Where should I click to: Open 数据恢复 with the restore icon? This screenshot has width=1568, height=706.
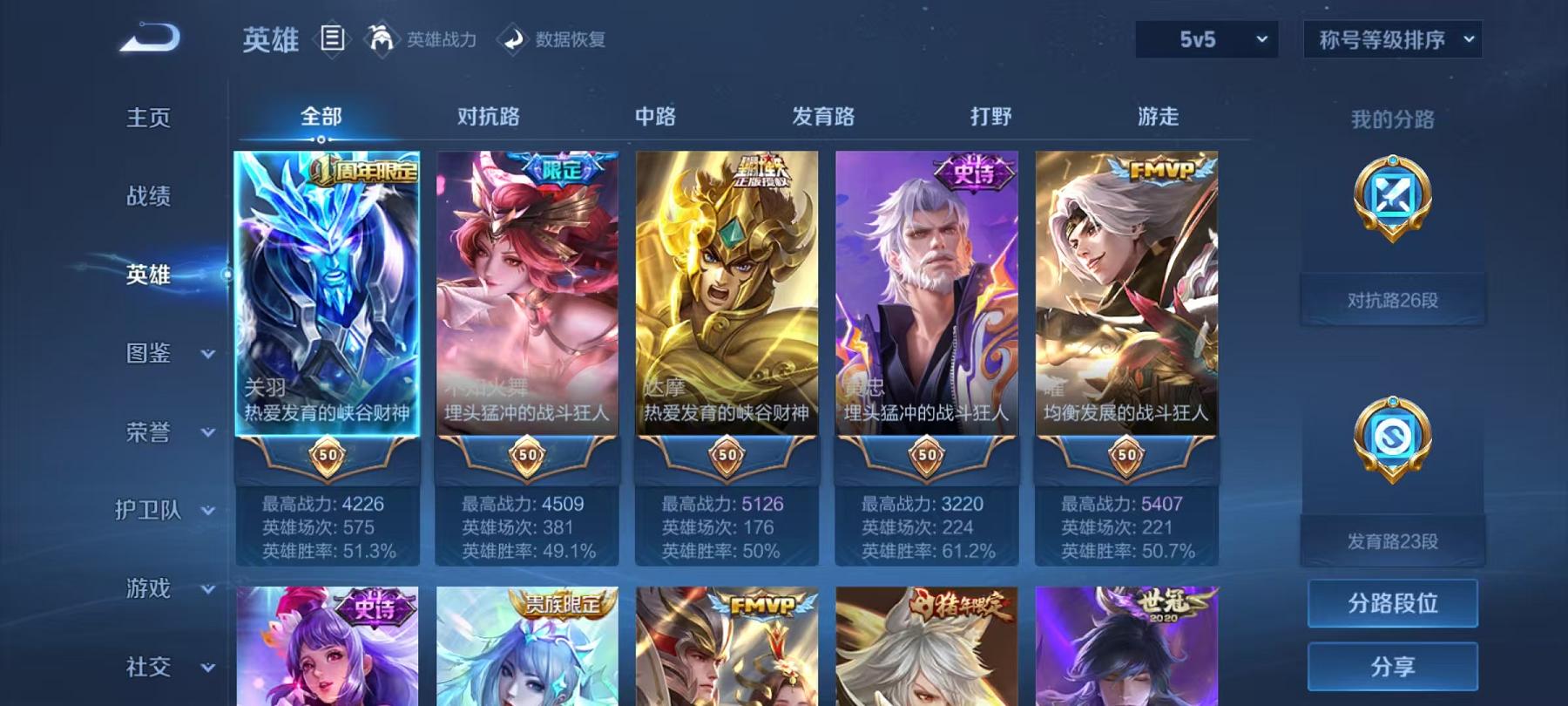click(x=514, y=39)
